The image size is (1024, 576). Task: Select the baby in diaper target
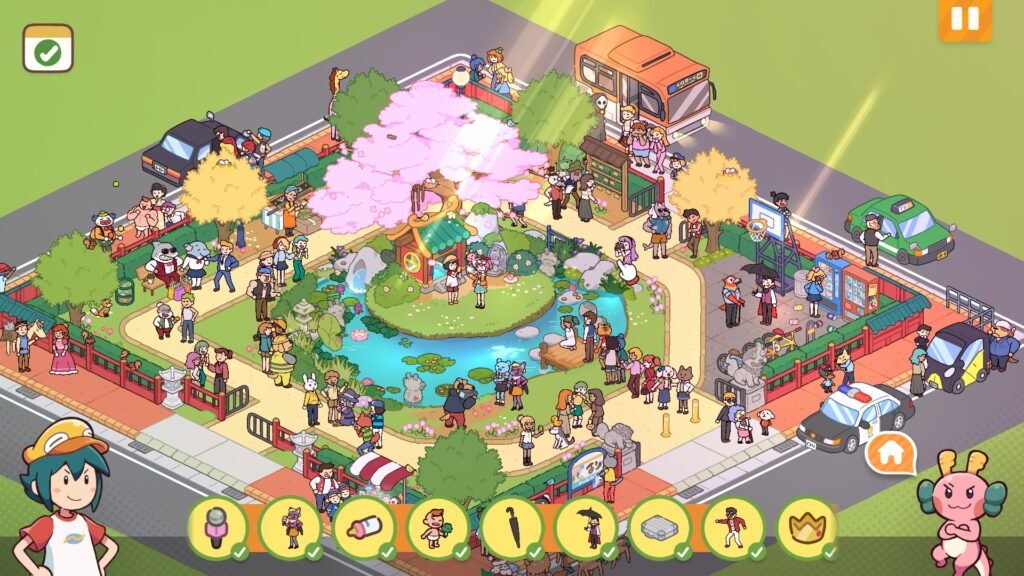[438, 526]
